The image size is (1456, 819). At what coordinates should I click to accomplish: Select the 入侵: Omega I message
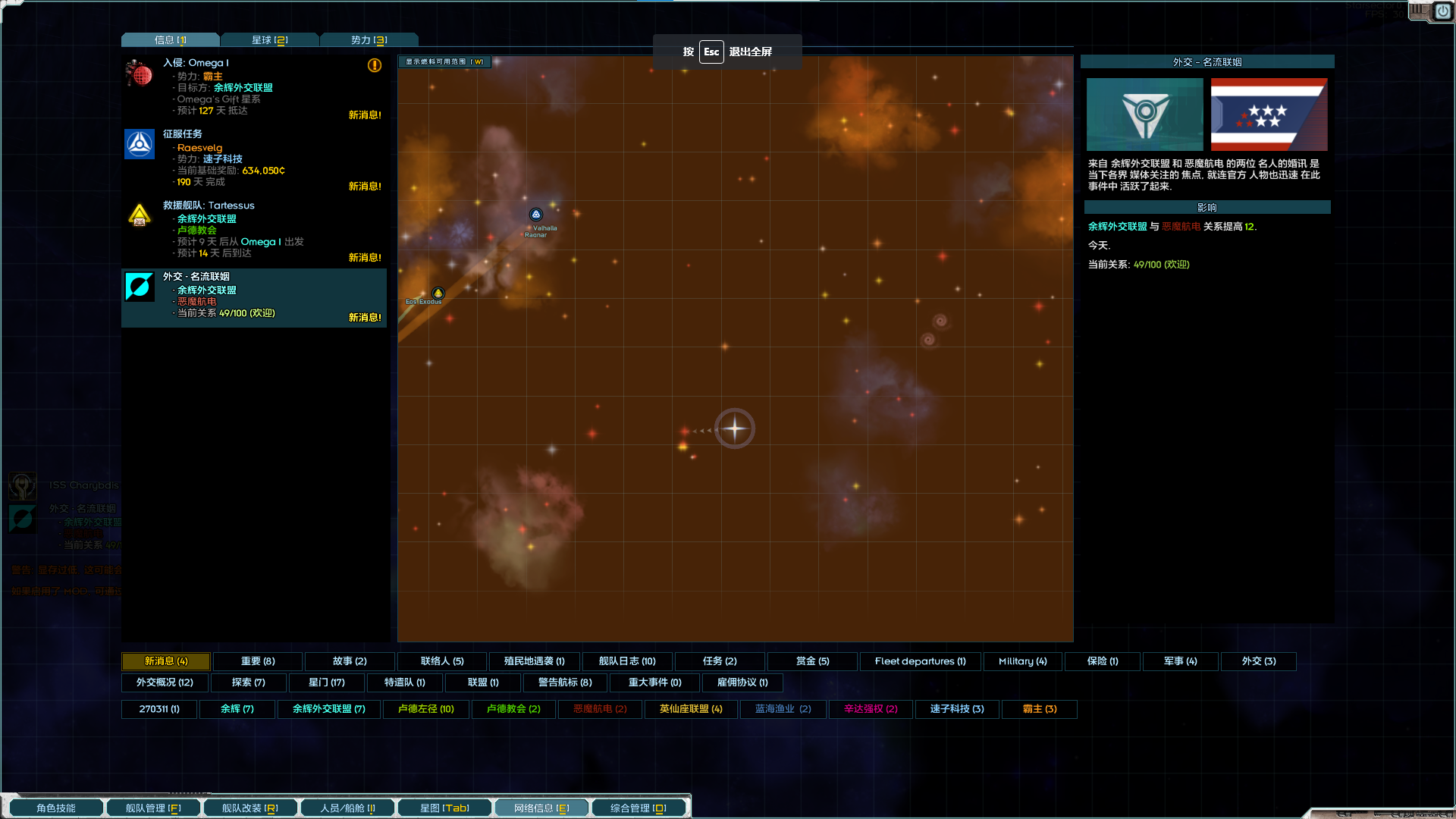253,86
